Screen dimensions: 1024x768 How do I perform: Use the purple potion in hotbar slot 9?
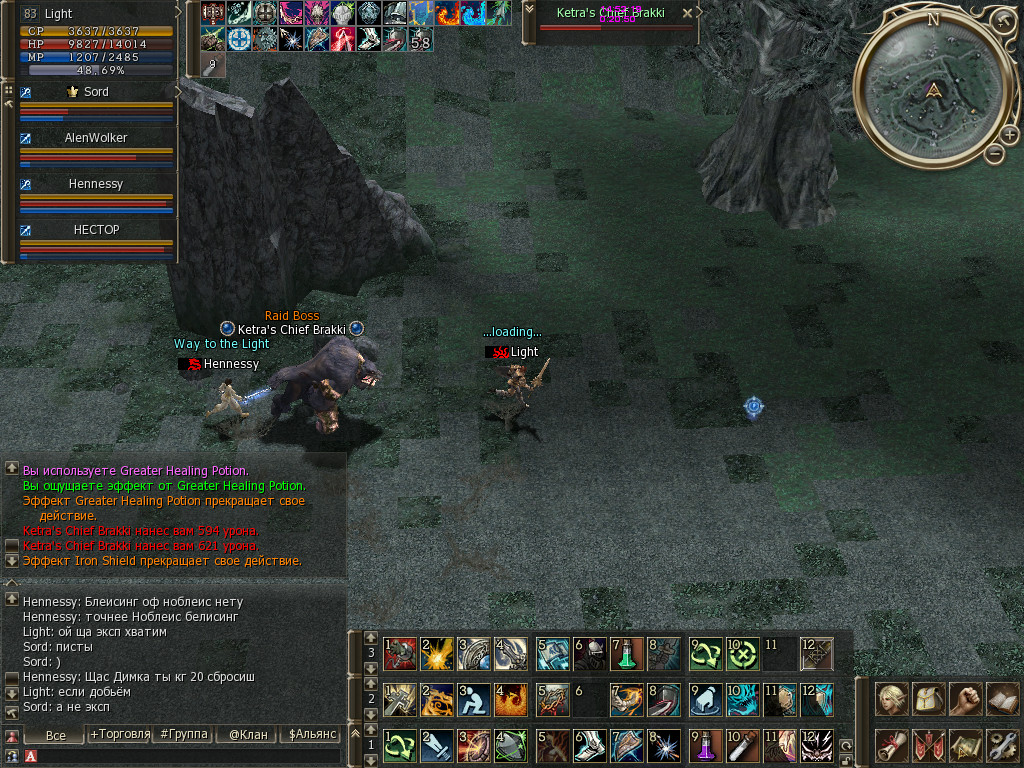(706, 745)
